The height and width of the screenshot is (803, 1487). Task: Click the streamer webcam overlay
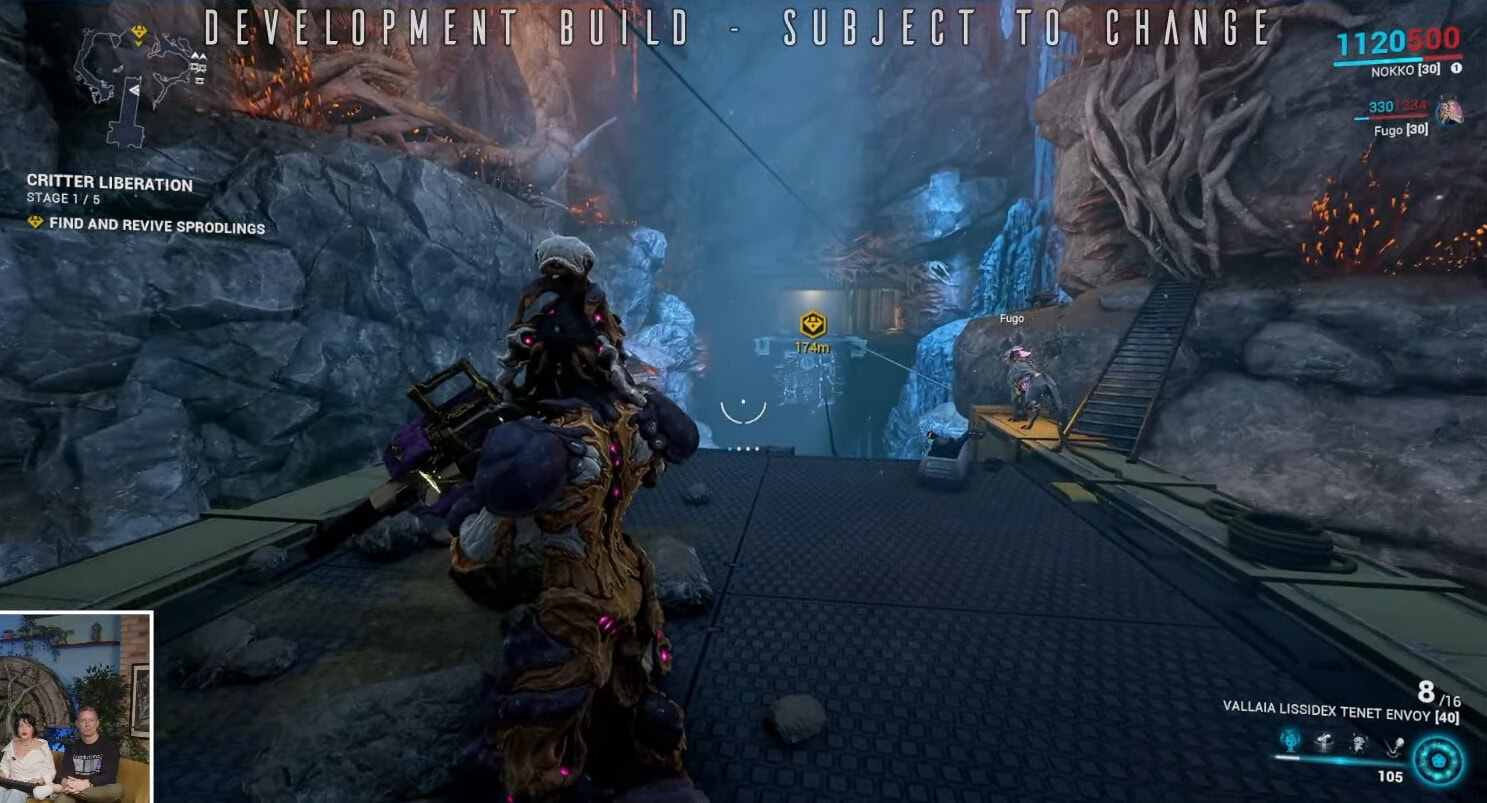[75, 707]
